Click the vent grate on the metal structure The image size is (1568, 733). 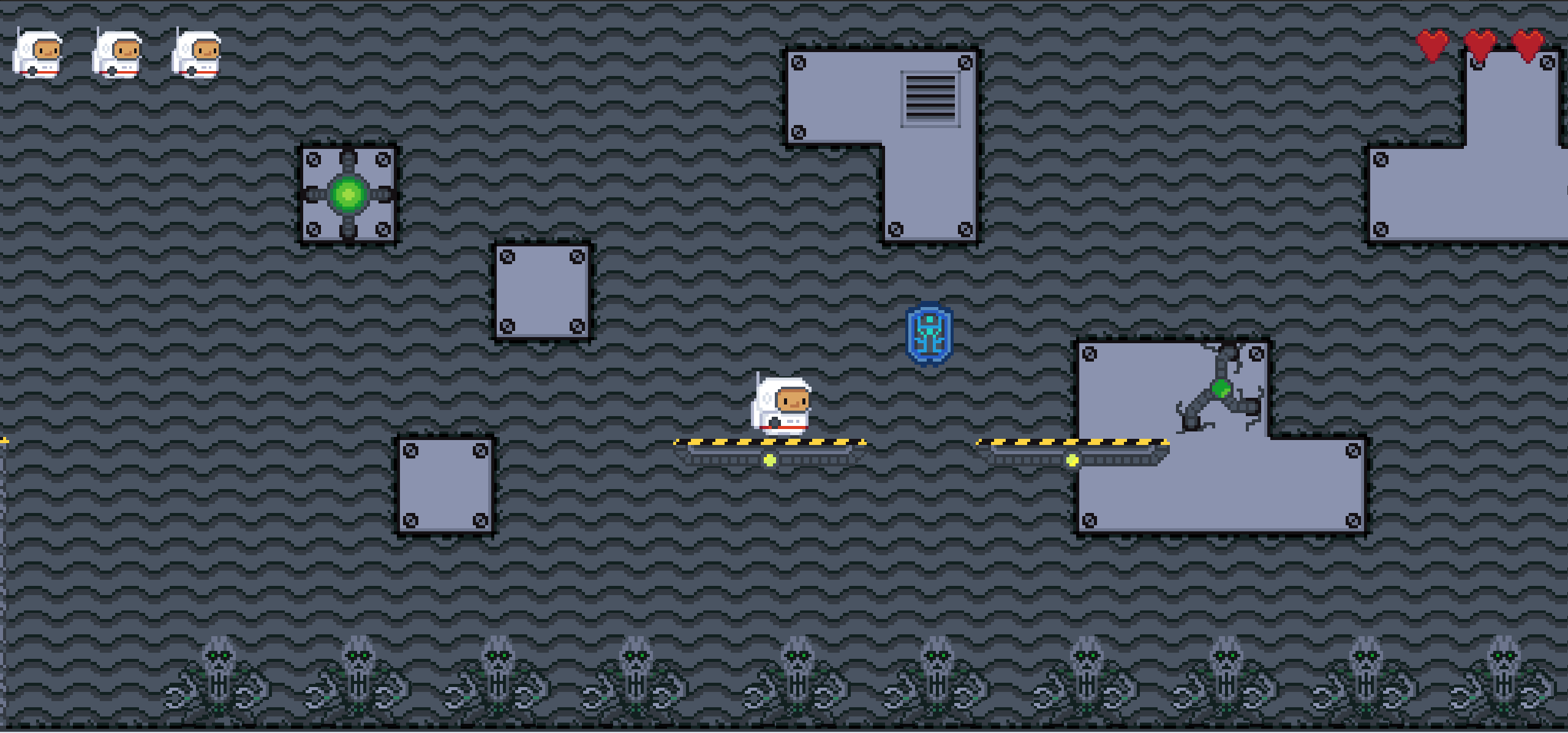click(x=929, y=98)
